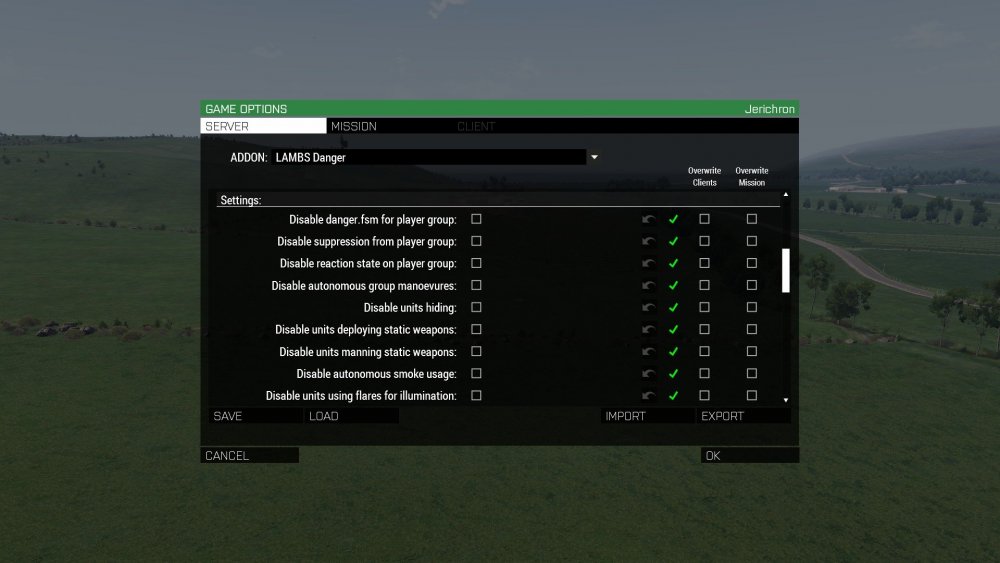1000x563 pixels.
Task: Toggle the Disable units hiding checkbox
Action: point(476,307)
